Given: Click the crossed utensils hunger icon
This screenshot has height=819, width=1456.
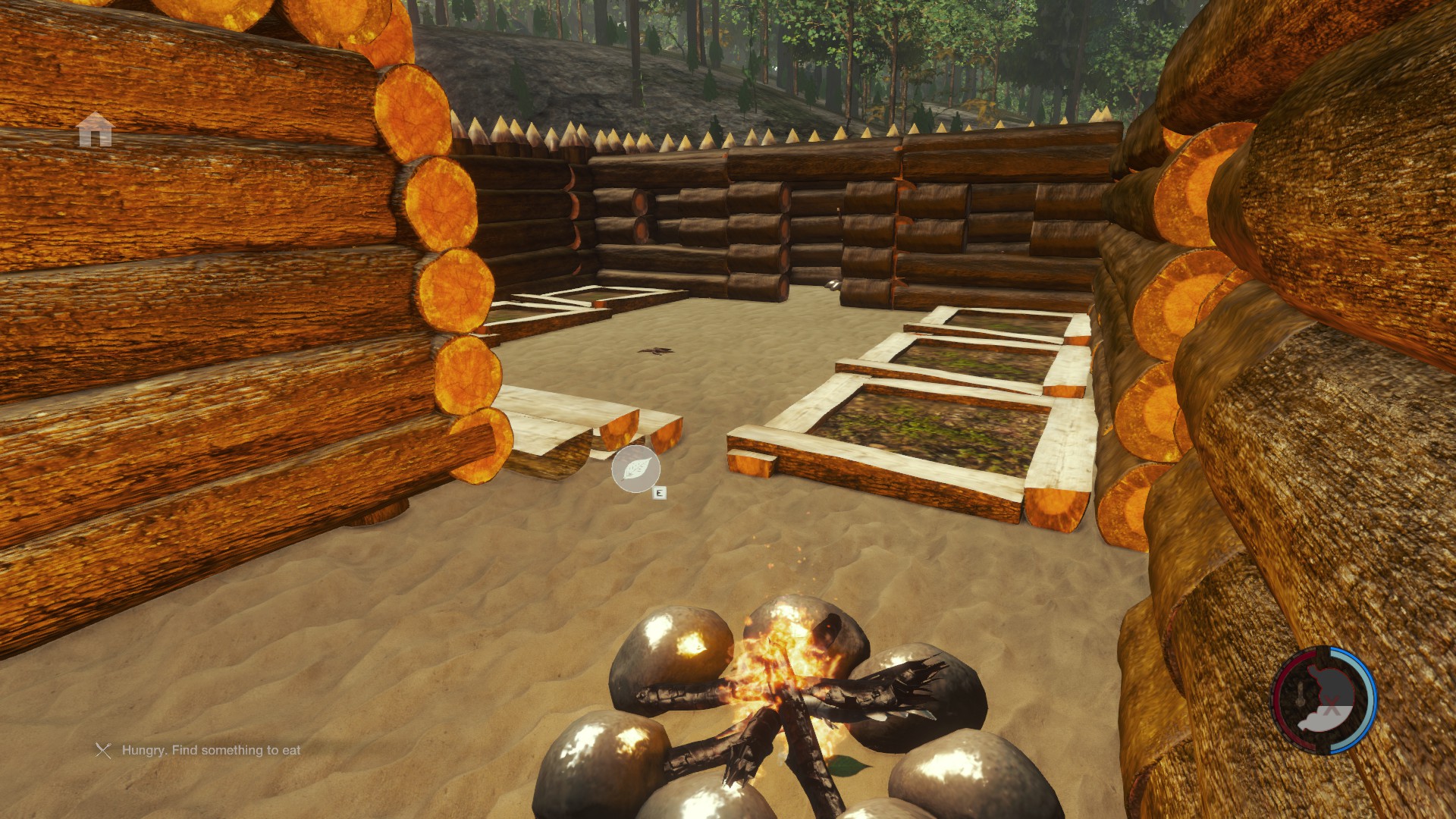Looking at the screenshot, I should coord(103,751).
